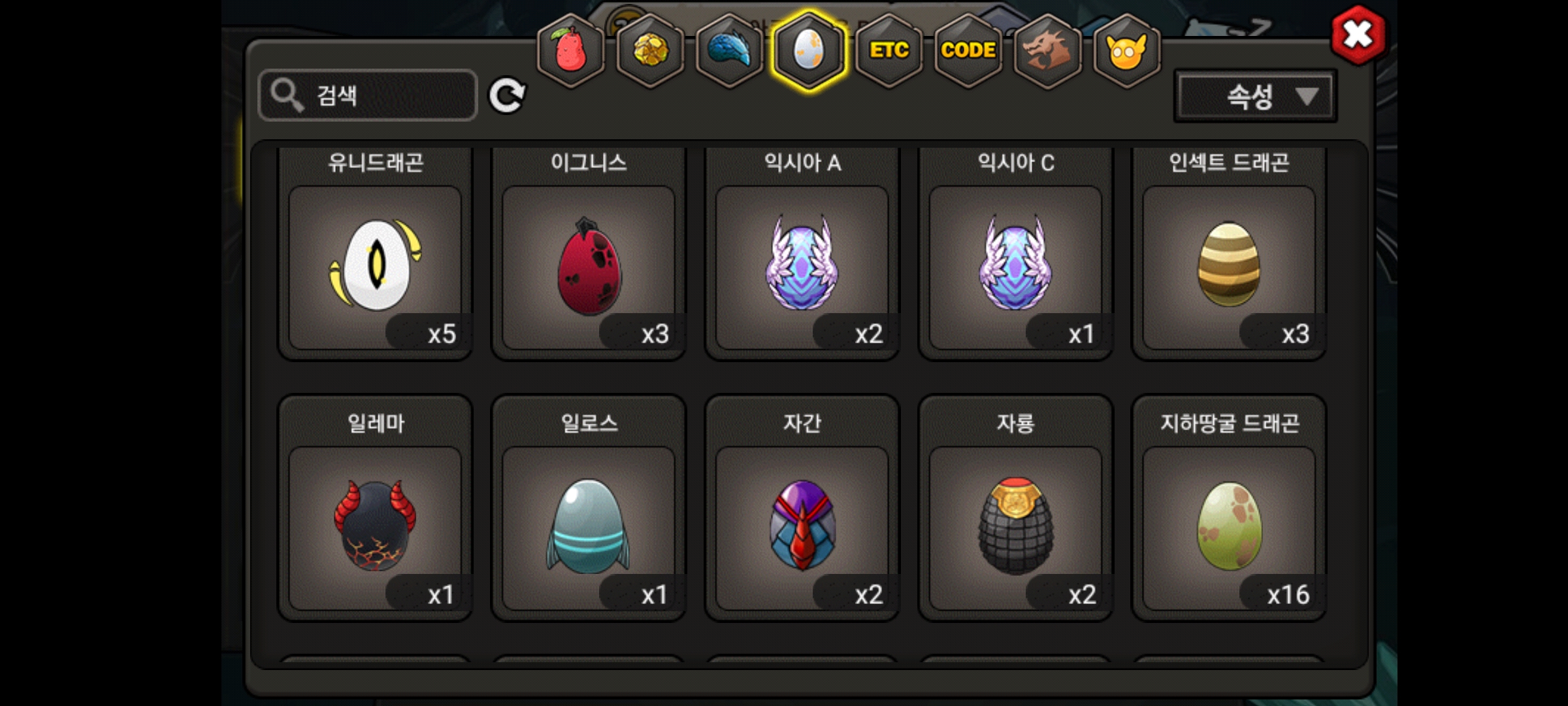Pick the armored 자룡 egg
Image resolution: width=1568 pixels, height=706 pixels.
tap(1015, 527)
